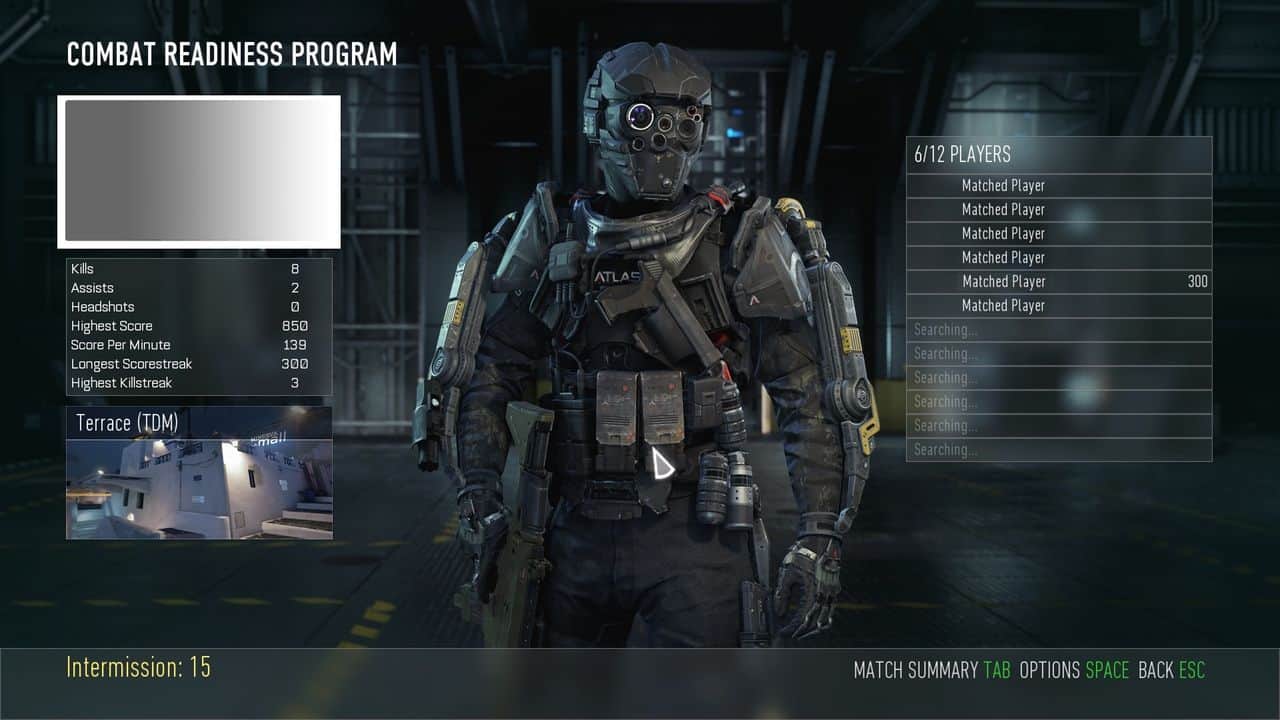Image resolution: width=1280 pixels, height=720 pixels.
Task: Select the blank gray player card panel
Action: click(199, 171)
